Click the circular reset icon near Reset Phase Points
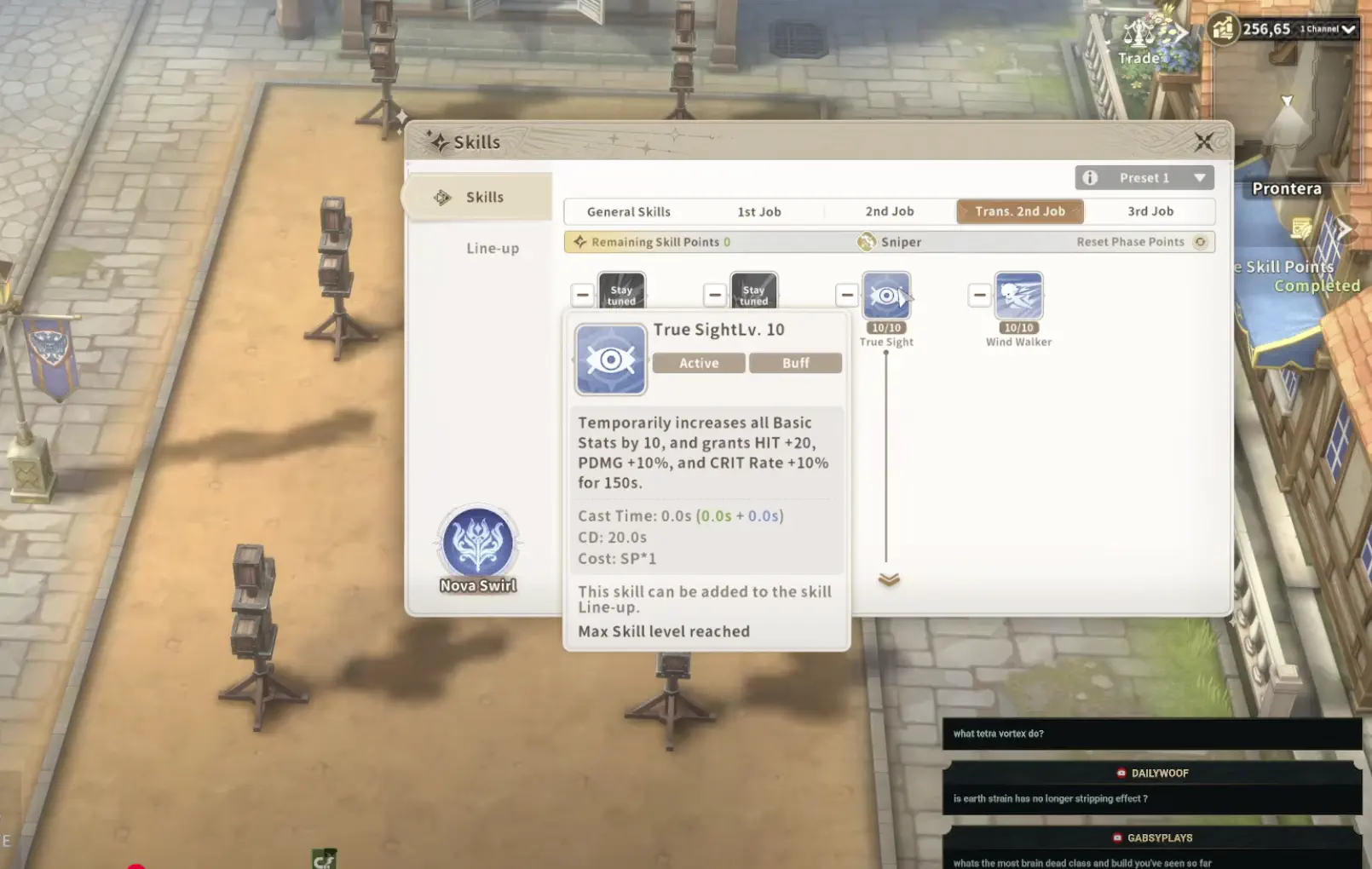 (1201, 242)
